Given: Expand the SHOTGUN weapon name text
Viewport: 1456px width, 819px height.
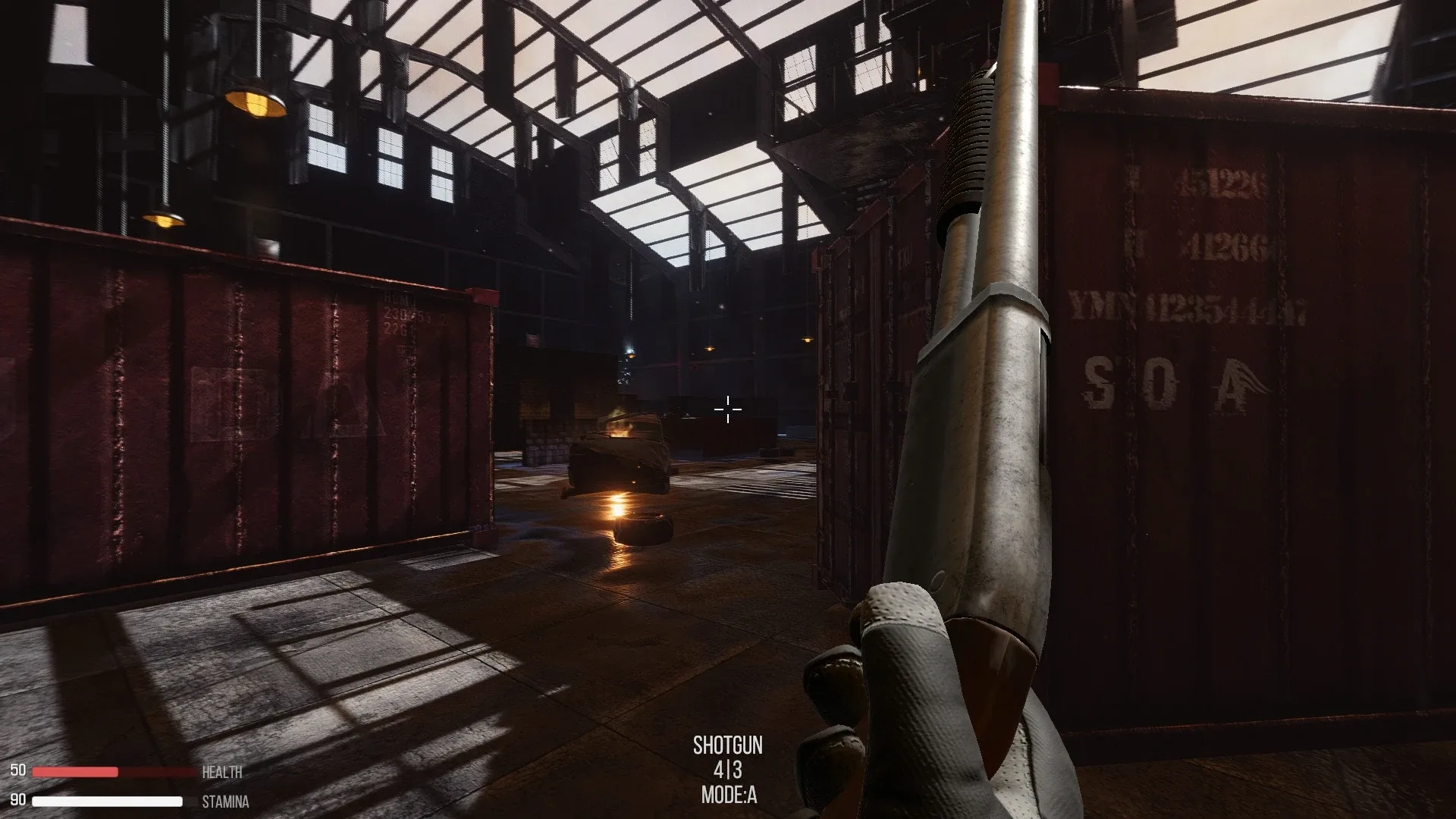Looking at the screenshot, I should click(x=728, y=747).
